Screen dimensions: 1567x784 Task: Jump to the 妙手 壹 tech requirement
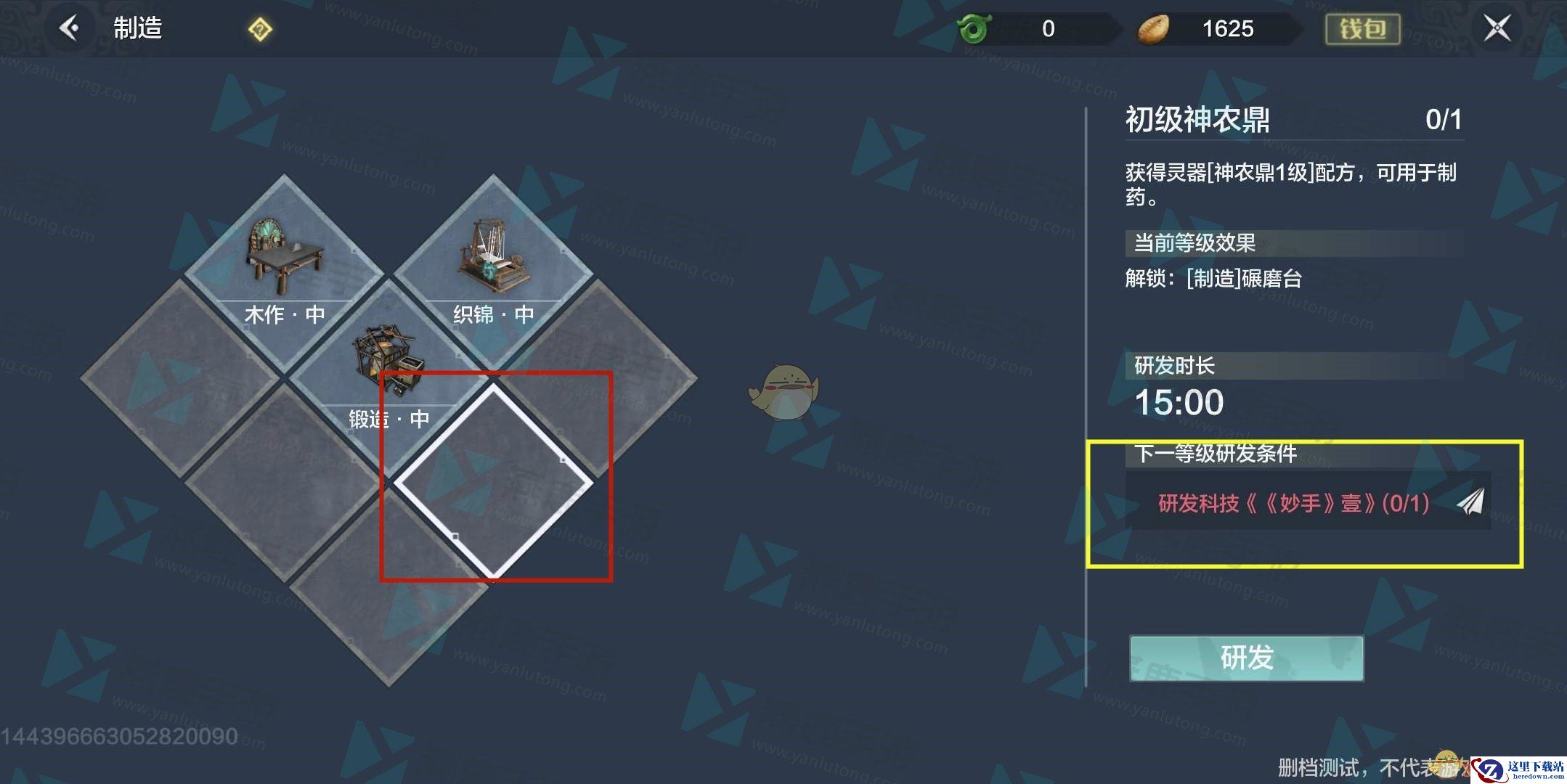pos(1293,502)
